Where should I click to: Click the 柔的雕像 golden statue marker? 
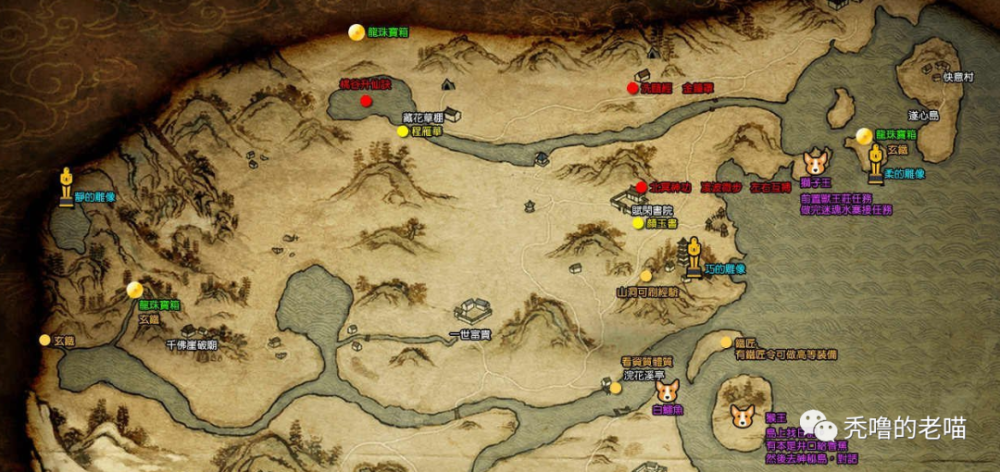(875, 162)
